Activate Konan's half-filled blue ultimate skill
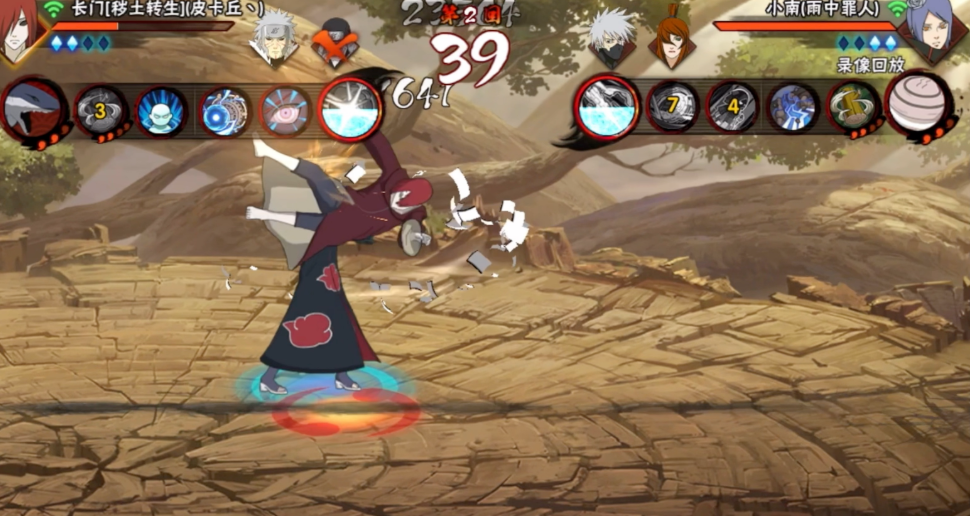Screen dimensions: 970x516 tap(607, 107)
